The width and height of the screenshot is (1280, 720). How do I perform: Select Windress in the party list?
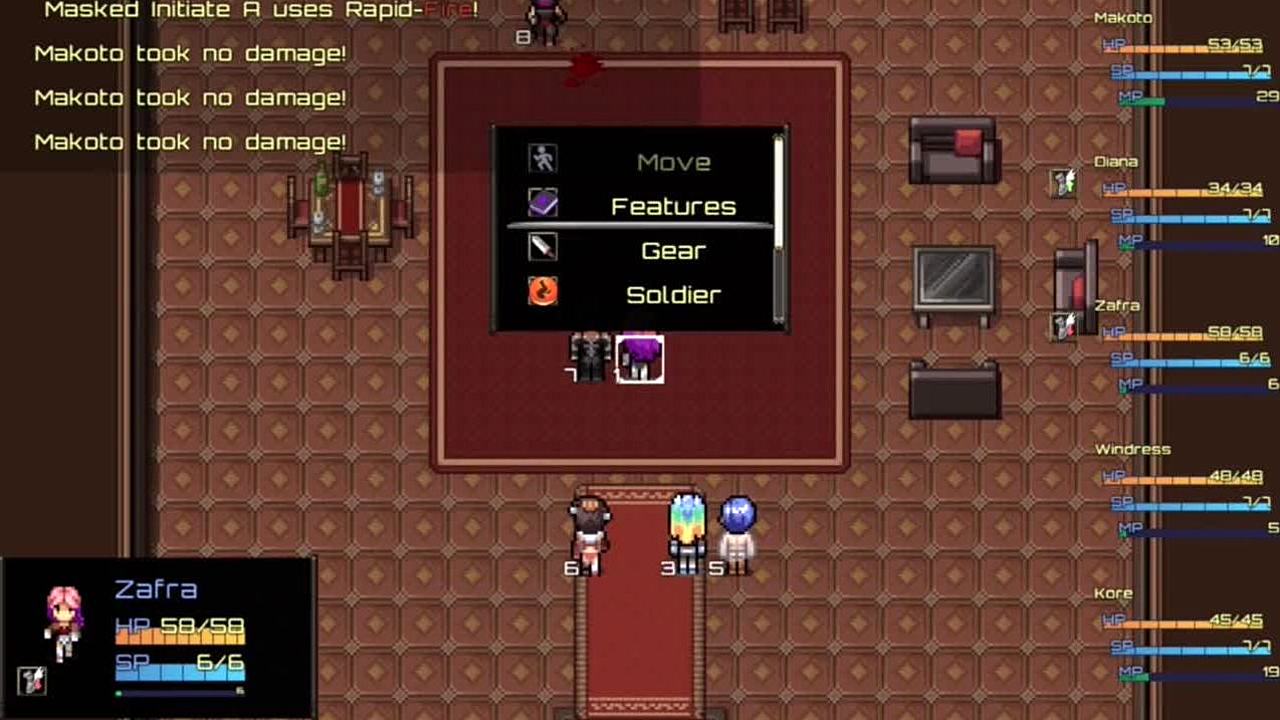[x=1132, y=450]
